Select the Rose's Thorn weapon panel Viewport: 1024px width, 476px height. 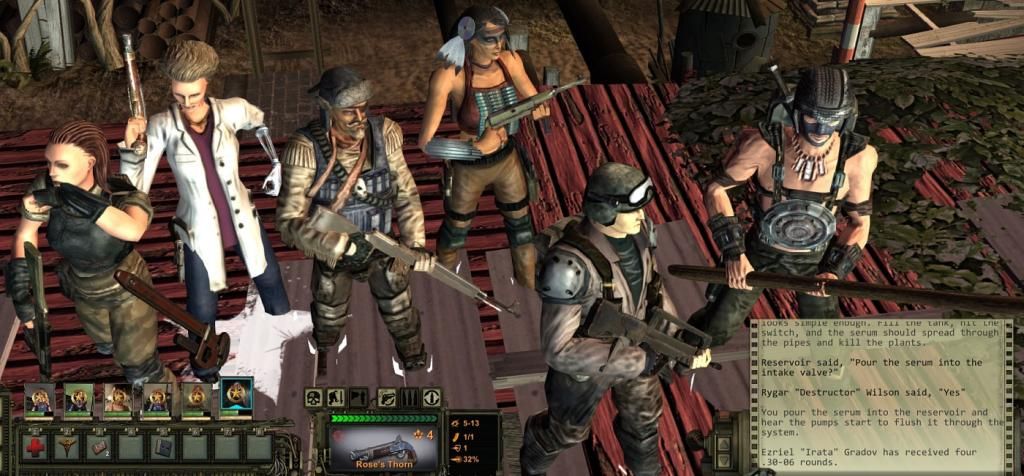pyautogui.click(x=383, y=446)
